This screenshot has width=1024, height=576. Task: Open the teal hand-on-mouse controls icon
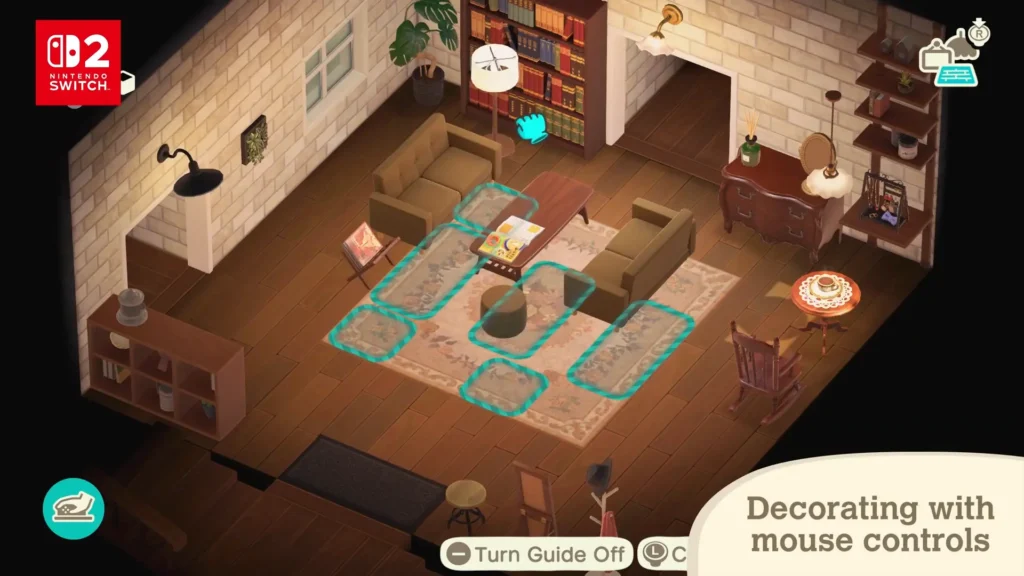point(73,509)
